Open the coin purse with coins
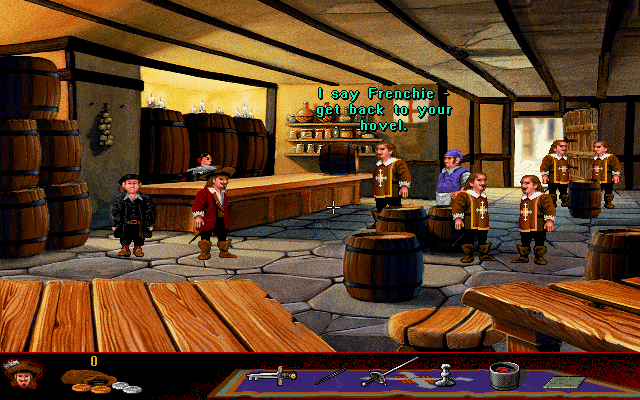 pyautogui.click(x=93, y=380)
